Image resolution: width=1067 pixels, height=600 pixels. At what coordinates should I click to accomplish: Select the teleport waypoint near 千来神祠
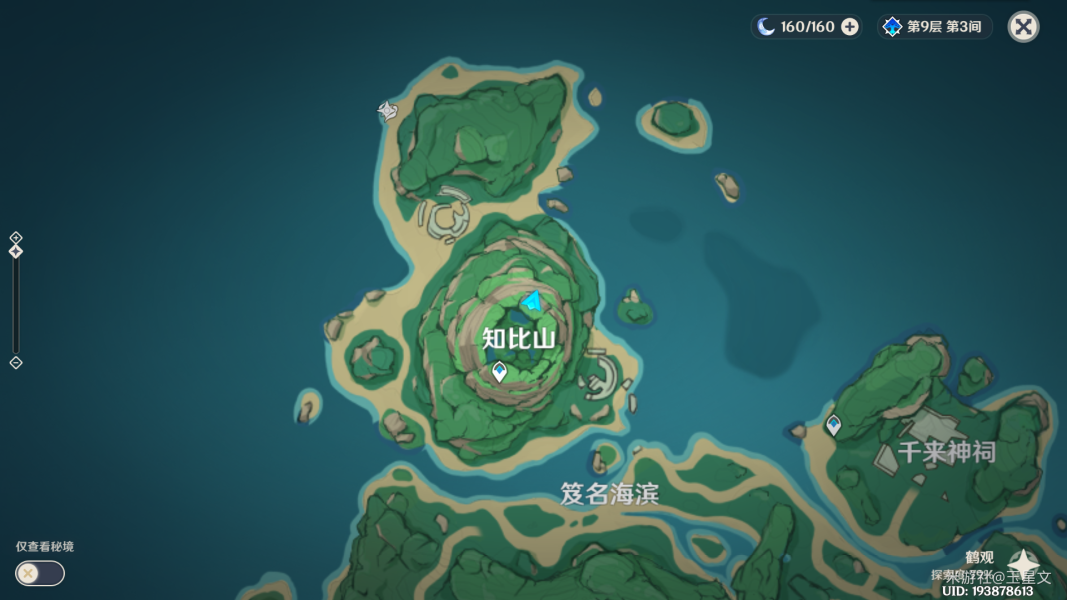tap(833, 425)
